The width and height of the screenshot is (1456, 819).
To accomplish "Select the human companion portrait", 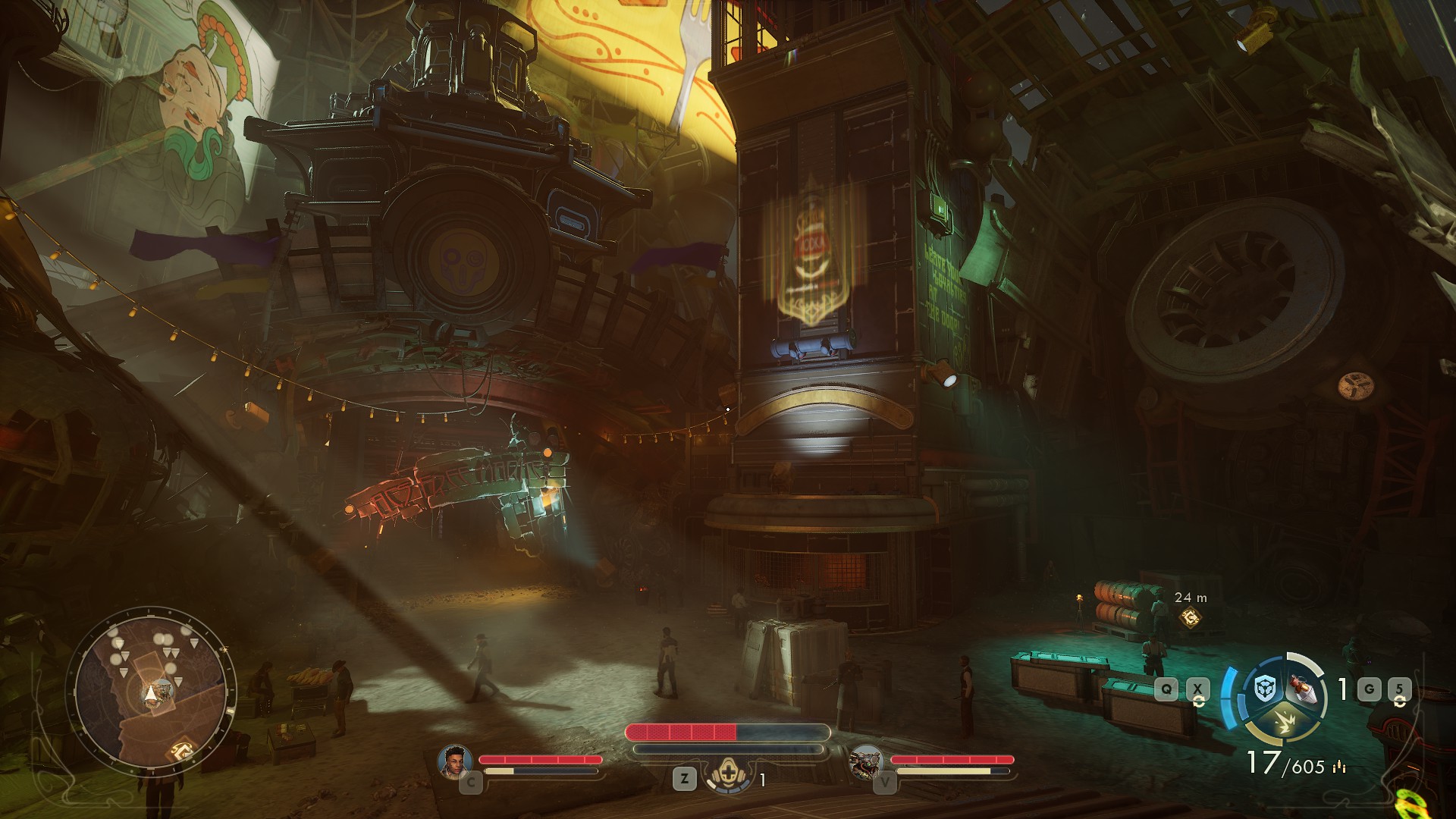I will 455,761.
